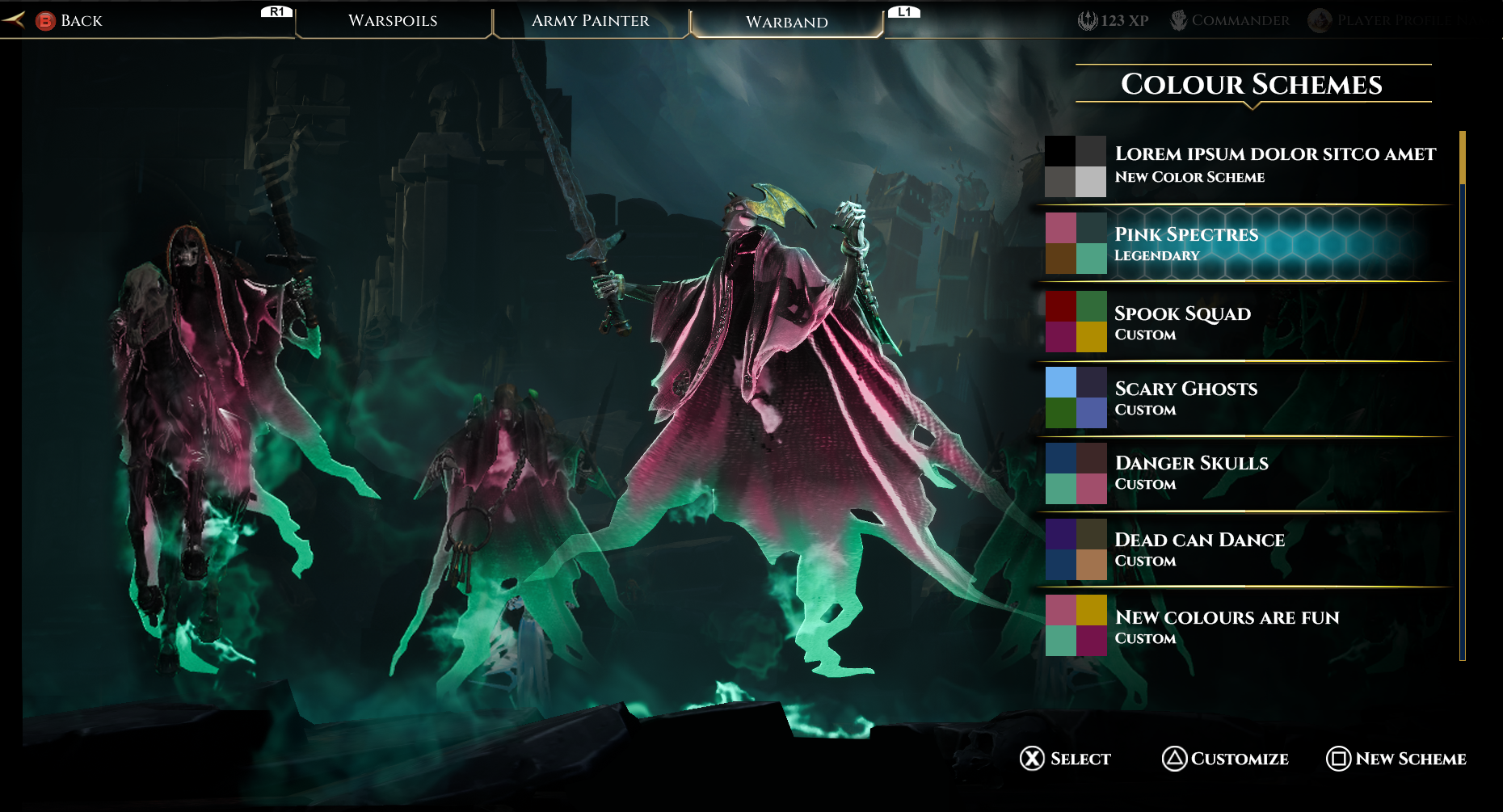
Task: Open the Player Profile in the top bar
Action: point(1394,21)
